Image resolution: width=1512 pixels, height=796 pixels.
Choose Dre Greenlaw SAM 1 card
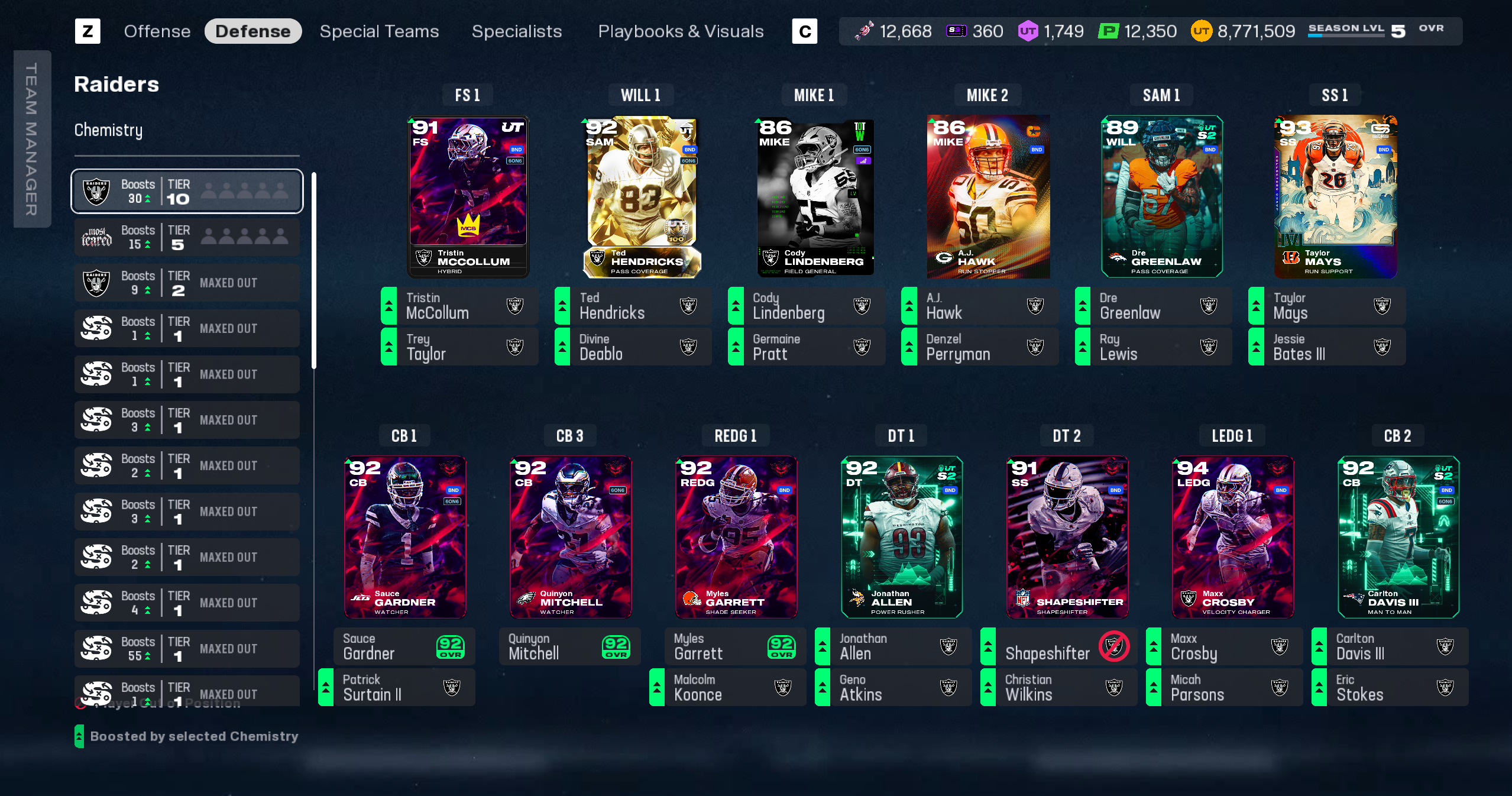pyautogui.click(x=1161, y=196)
